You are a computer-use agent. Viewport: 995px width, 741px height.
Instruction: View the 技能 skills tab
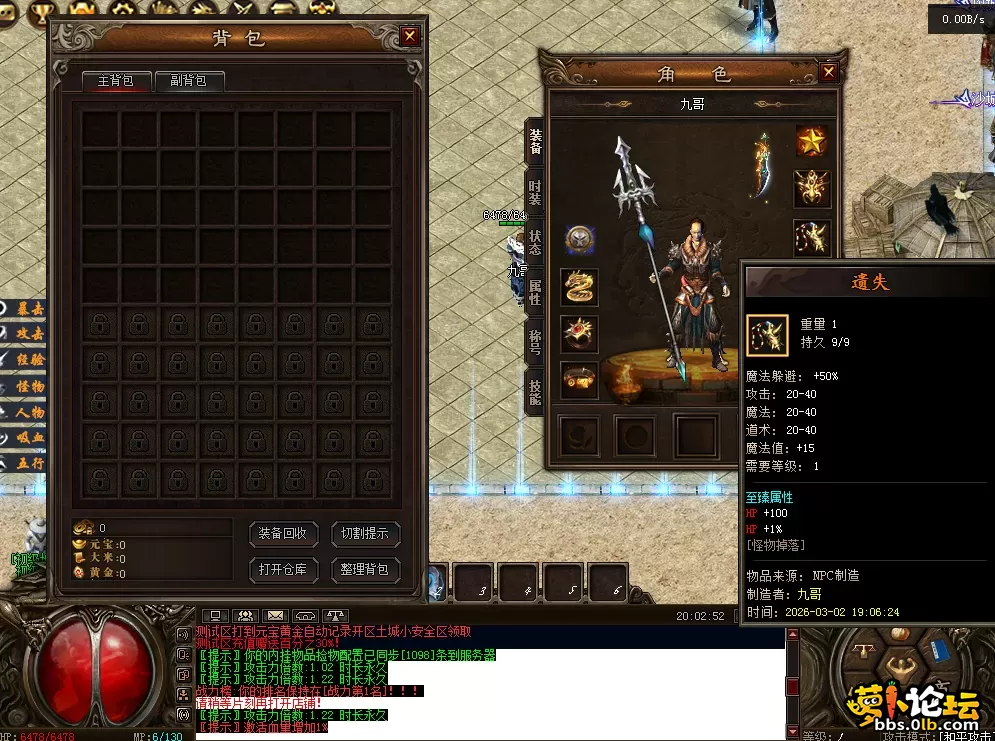coord(536,390)
